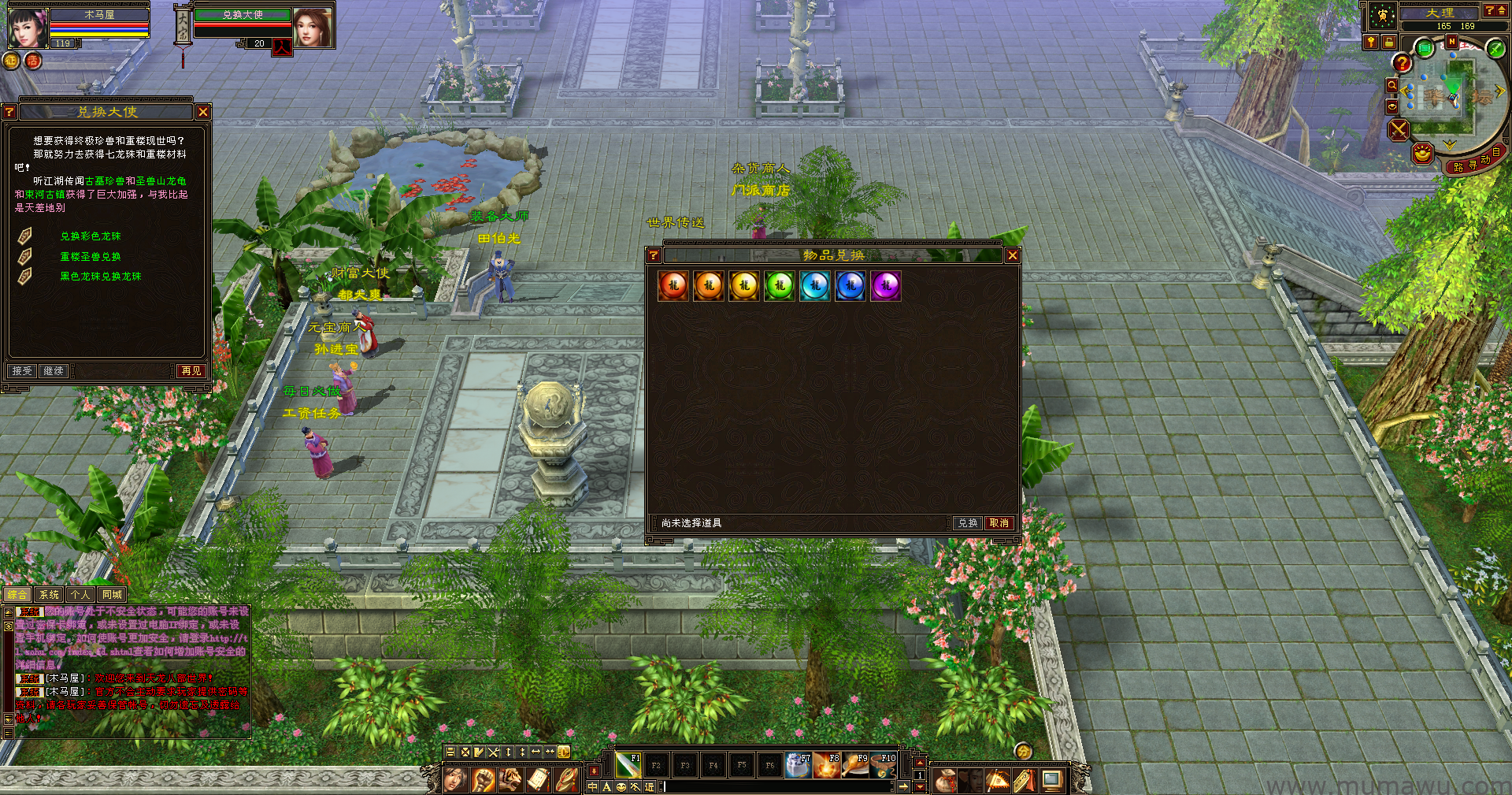
Task: Close the 物品兑换 exchange window
Action: (x=1013, y=255)
